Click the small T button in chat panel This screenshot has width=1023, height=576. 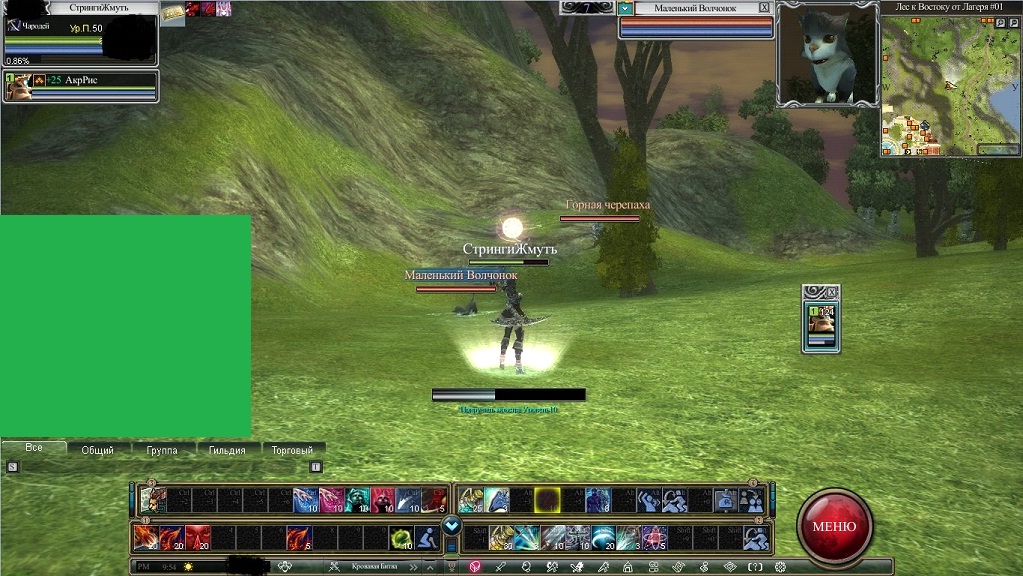point(316,466)
